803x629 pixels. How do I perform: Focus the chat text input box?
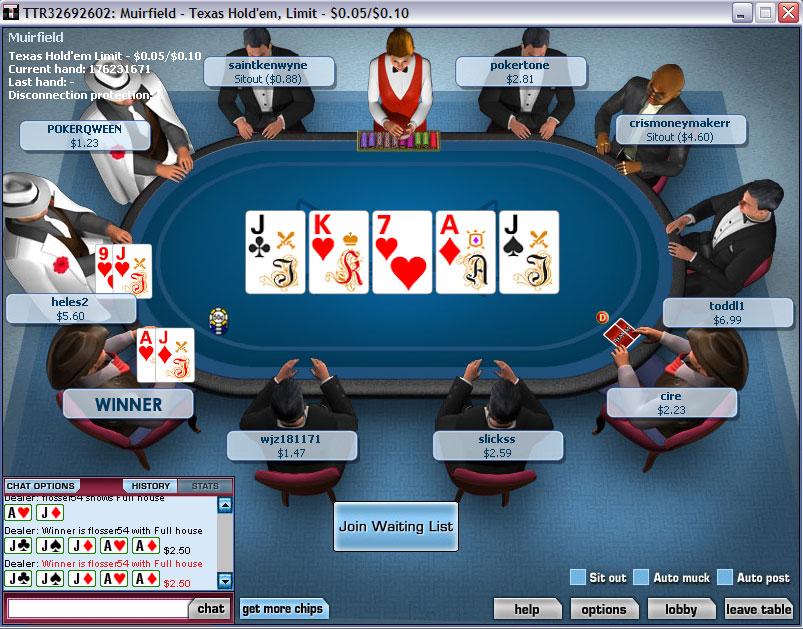(x=97, y=608)
